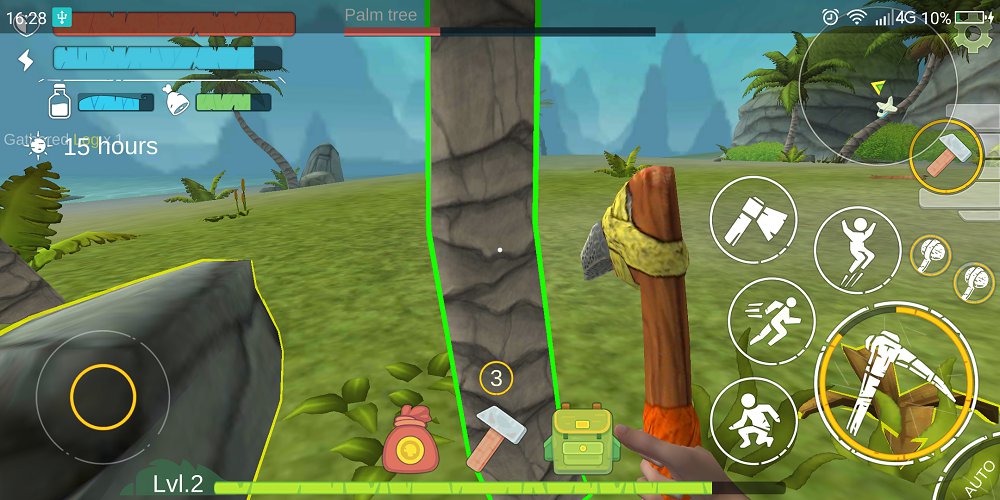Select the hammer tool in the yellow ring
The width and height of the screenshot is (1000, 500).
coord(945,155)
